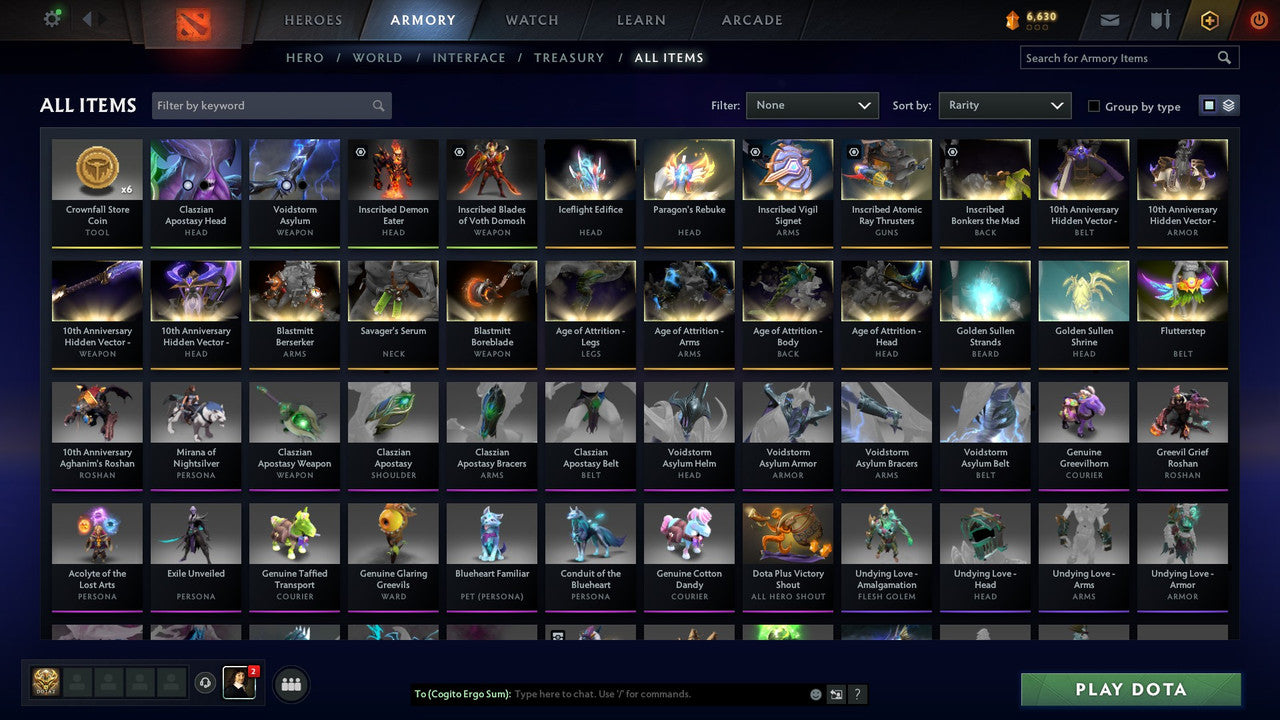This screenshot has height=720, width=1280.
Task: Open the armory shield and sword icon
Action: pos(1159,19)
